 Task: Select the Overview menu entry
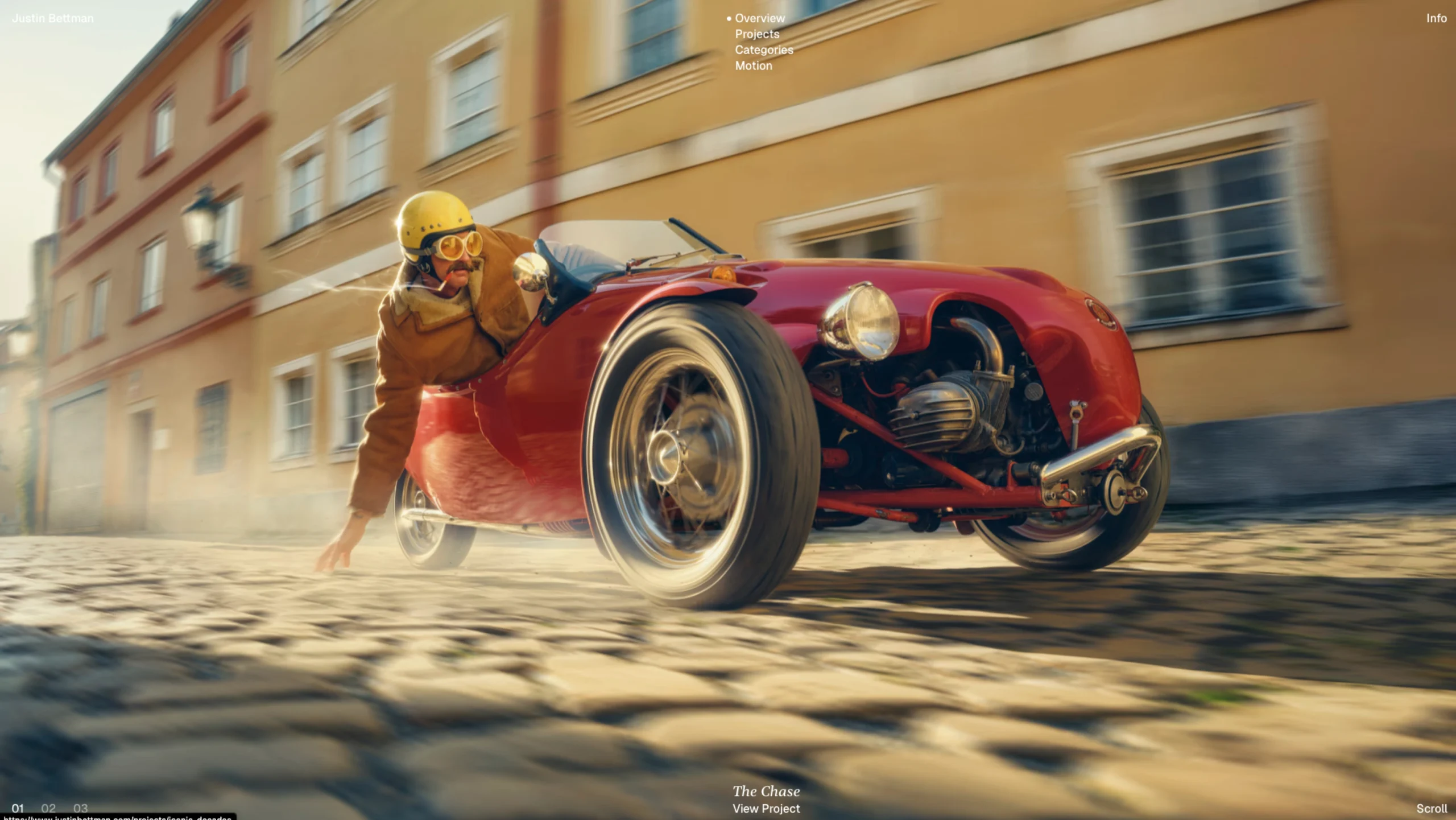click(759, 18)
